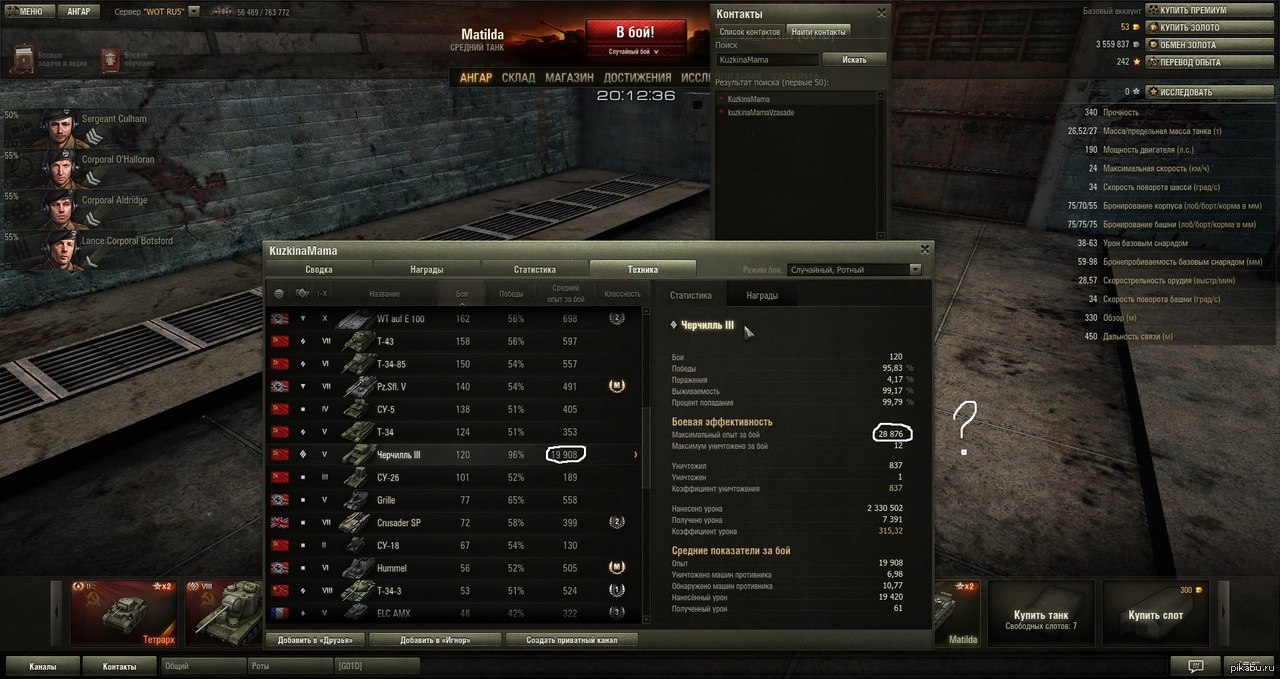Viewport: 1280px width, 679px height.
Task: Click the Купить слот tile
Action: coord(1155,615)
